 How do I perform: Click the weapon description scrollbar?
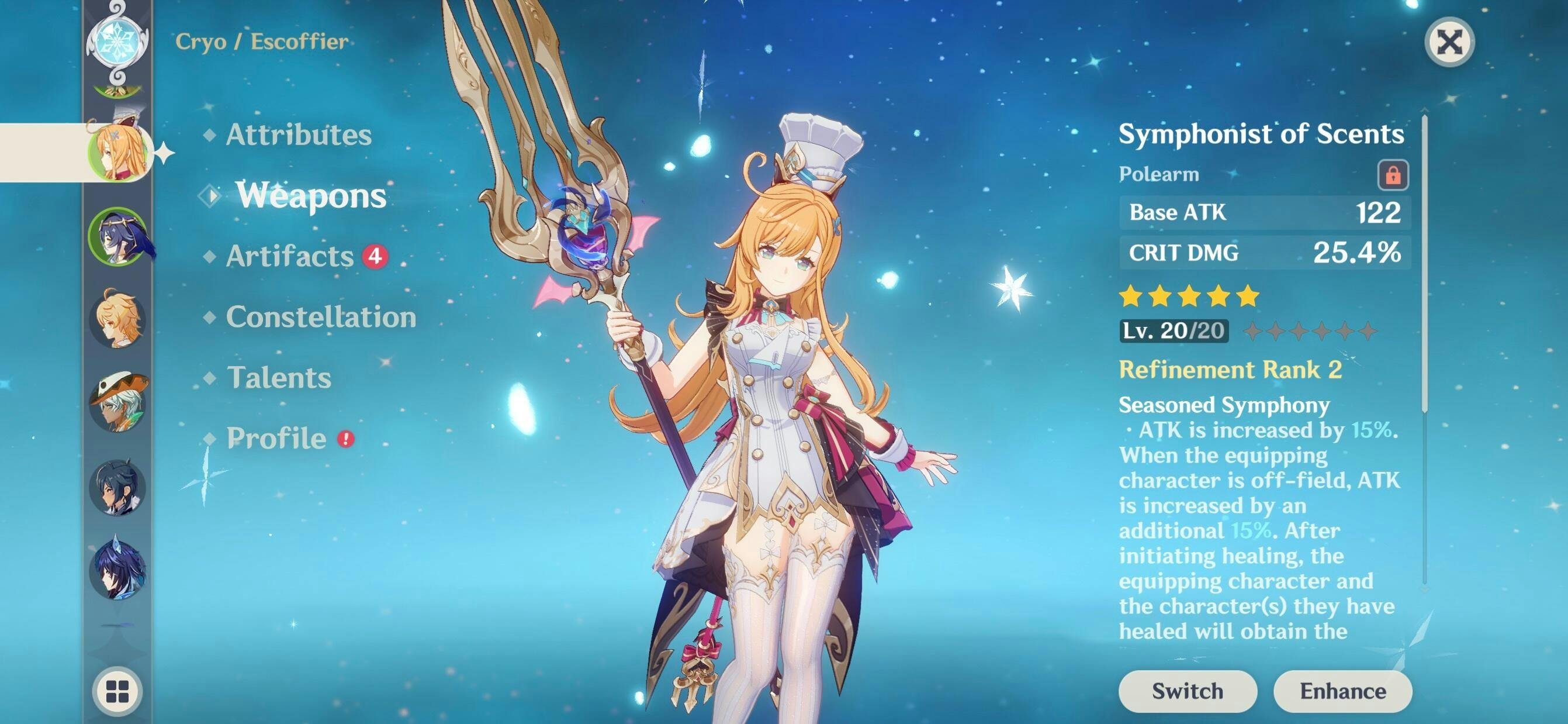[x=1424, y=262]
